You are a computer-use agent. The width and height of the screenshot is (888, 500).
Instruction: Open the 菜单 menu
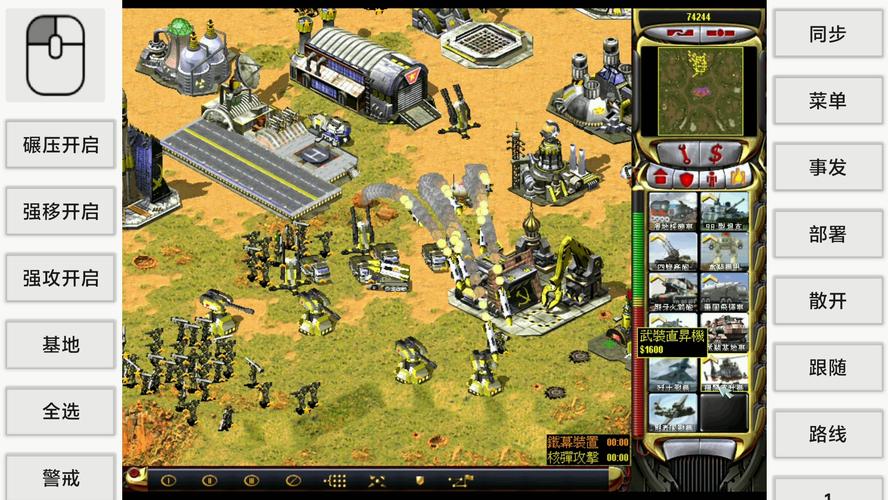pos(827,101)
